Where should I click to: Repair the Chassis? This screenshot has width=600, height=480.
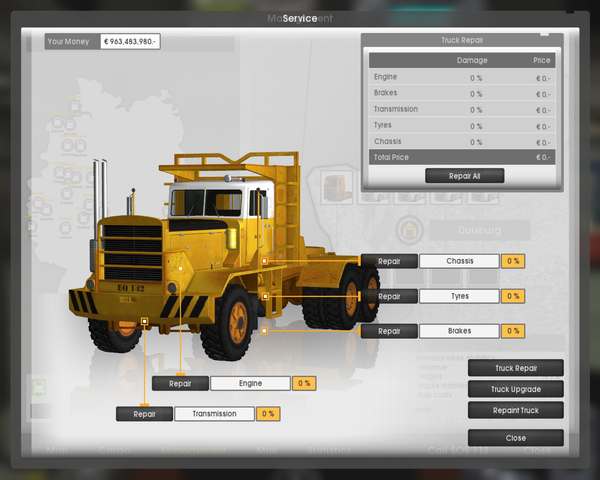tap(389, 261)
